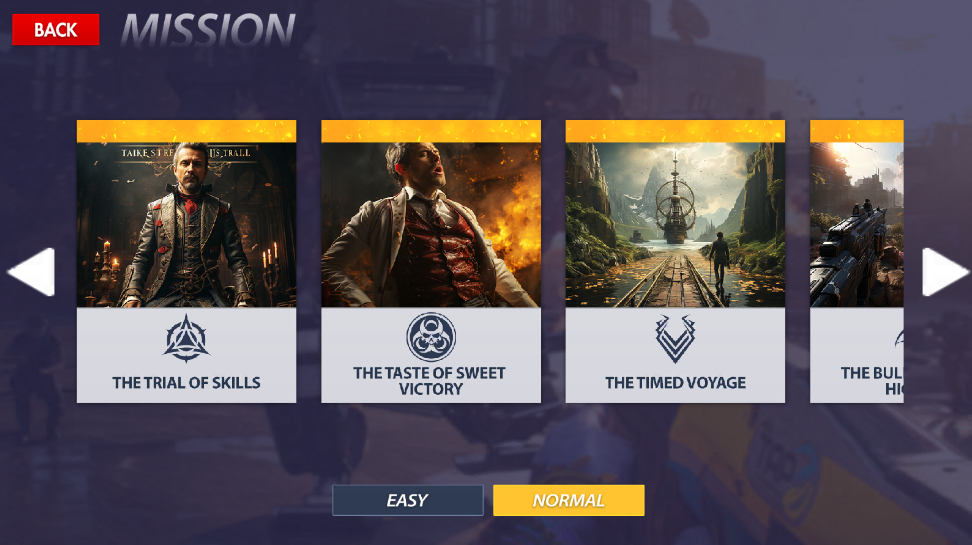Set difficulty to Easy
This screenshot has height=545, width=972.
click(408, 500)
